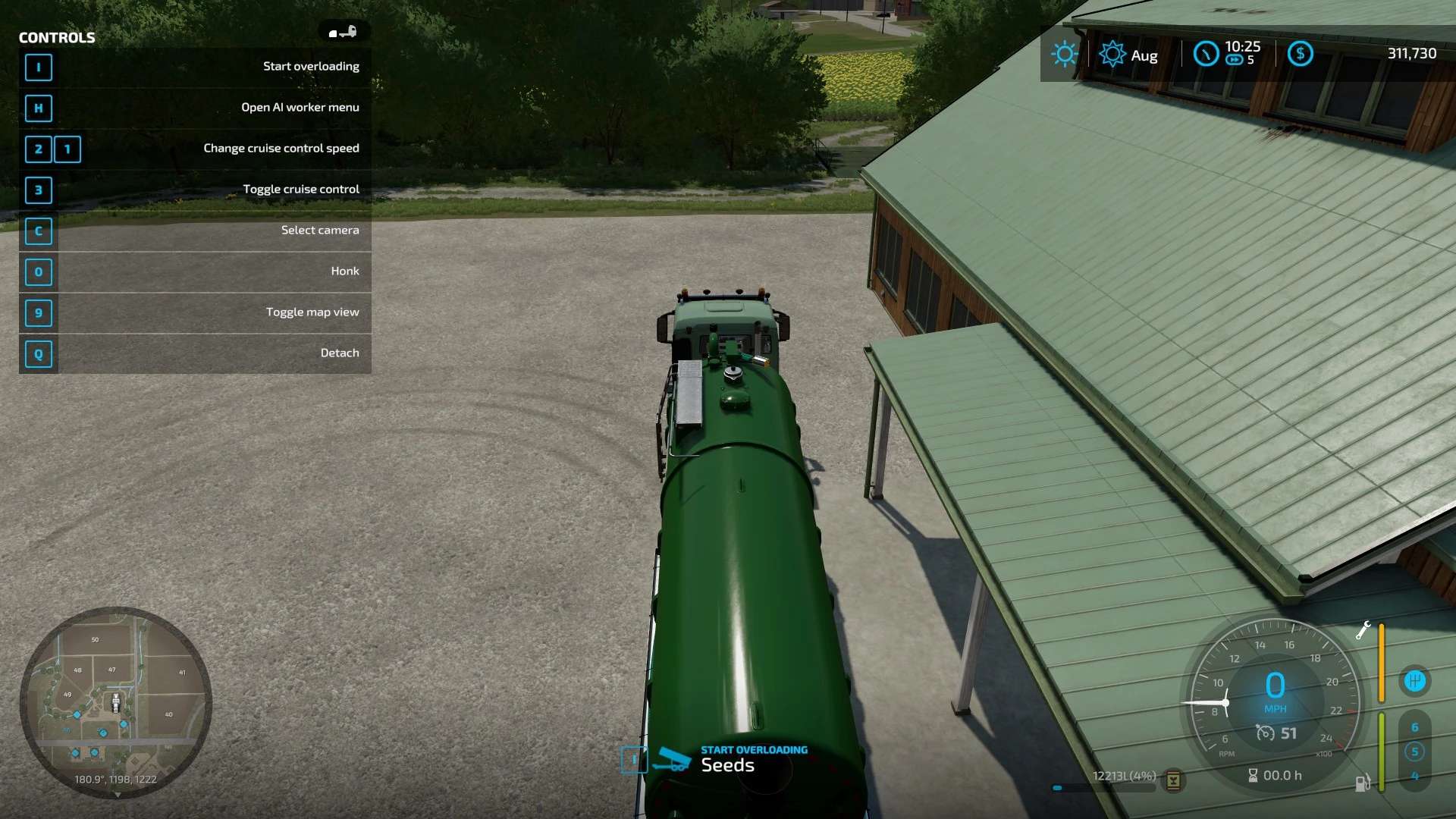The height and width of the screenshot is (819, 1456).
Task: Click the August season gear icon
Action: click(1112, 54)
